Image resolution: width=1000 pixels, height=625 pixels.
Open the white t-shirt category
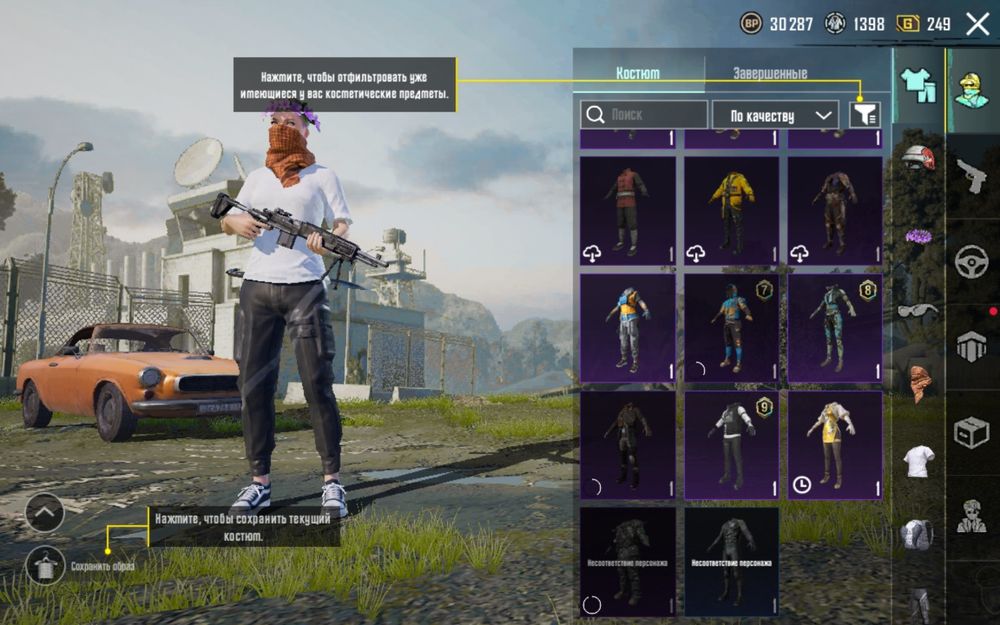917,461
